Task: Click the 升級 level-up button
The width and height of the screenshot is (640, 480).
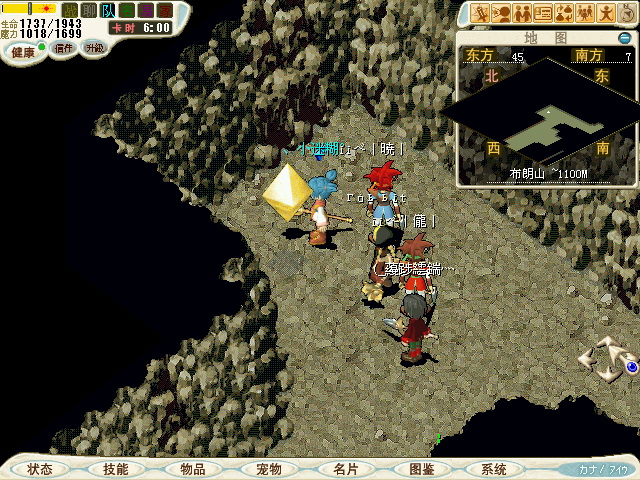Action: pyautogui.click(x=94, y=48)
